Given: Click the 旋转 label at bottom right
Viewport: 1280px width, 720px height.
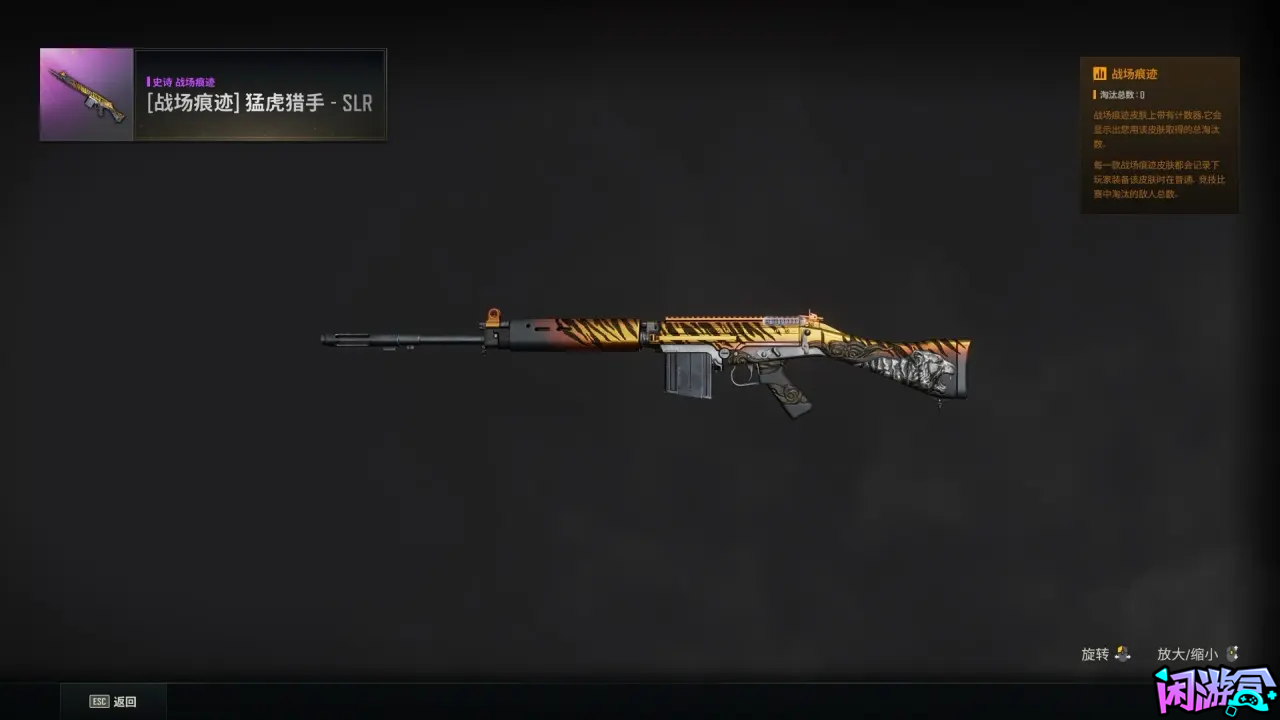Looking at the screenshot, I should 1095,654.
